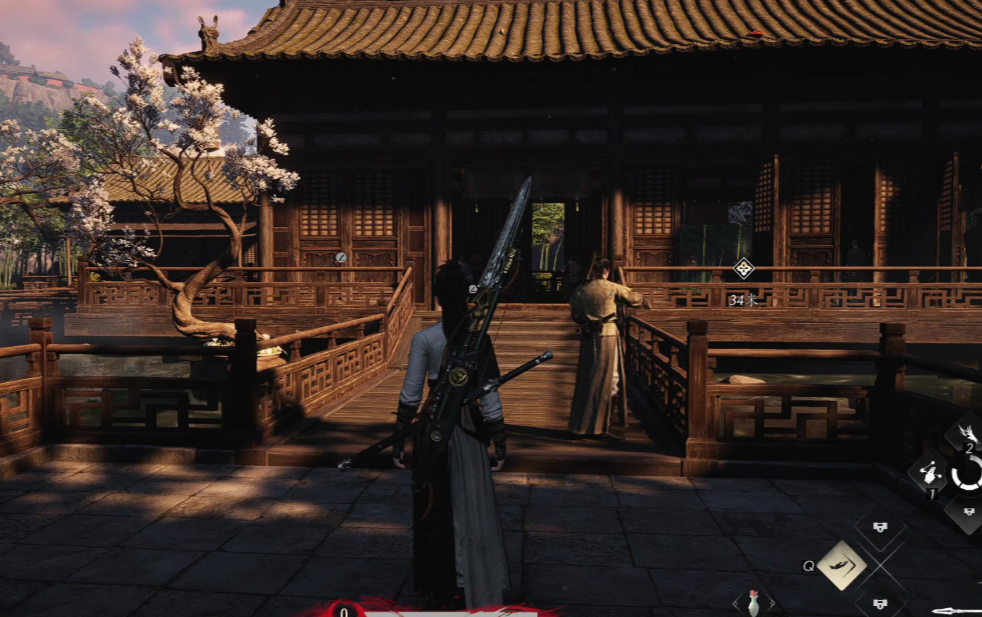The image size is (982, 617).
Task: Select the winged skill icon labeled 2
Action: pyautogui.click(x=966, y=433)
